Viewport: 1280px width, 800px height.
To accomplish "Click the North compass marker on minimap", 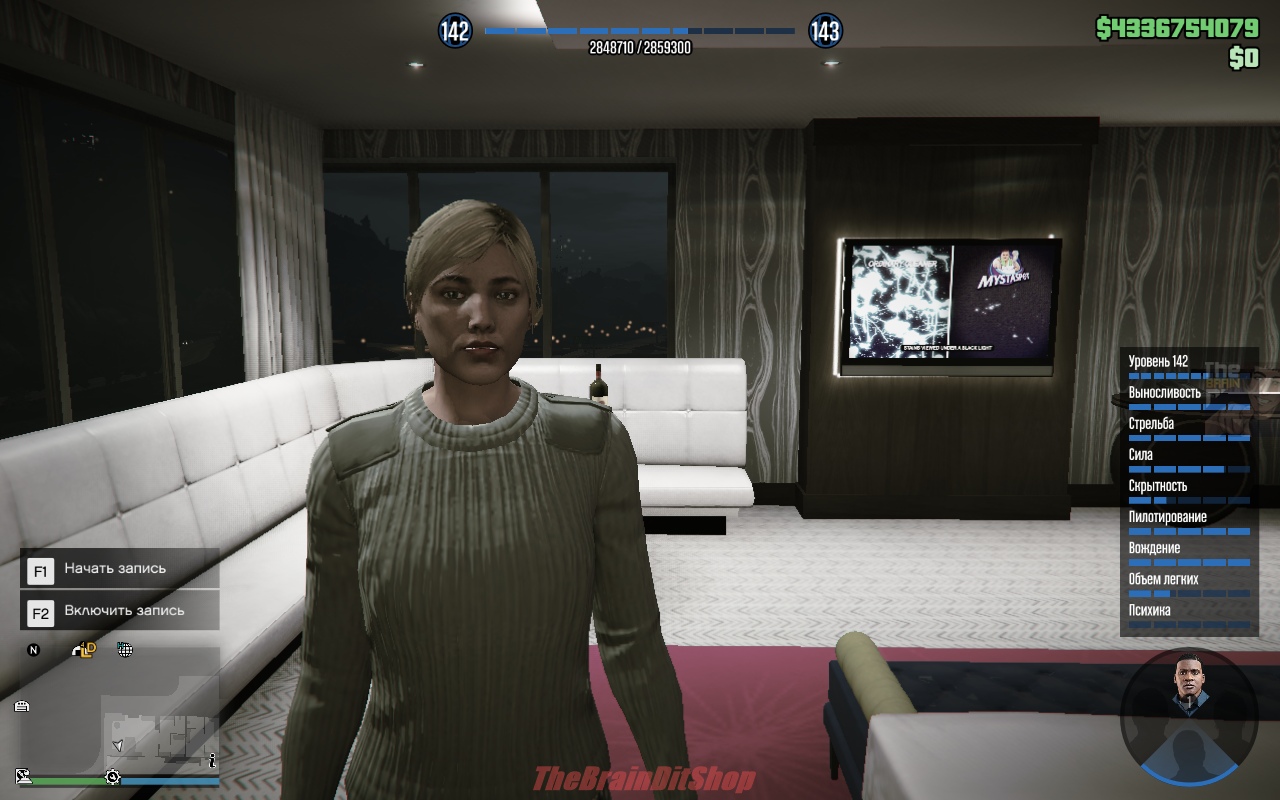I will pos(33,650).
